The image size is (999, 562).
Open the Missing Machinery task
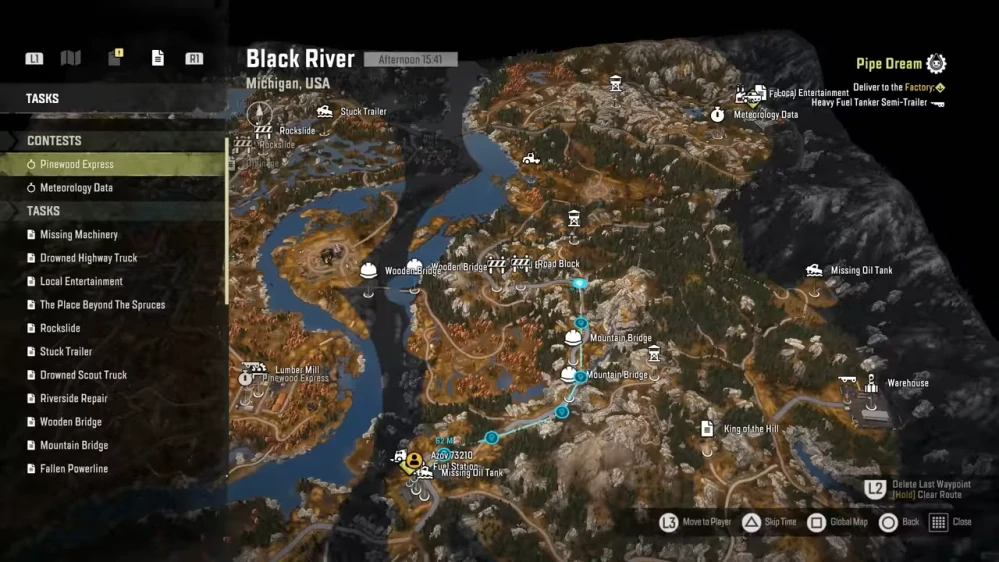[x=78, y=235]
